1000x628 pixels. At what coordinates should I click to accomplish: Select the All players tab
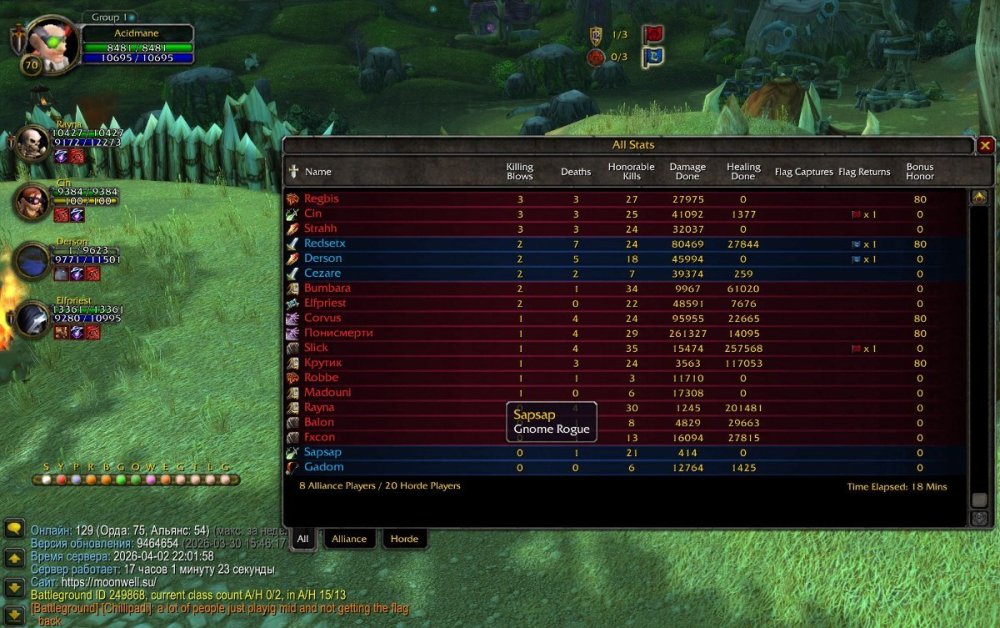(x=302, y=539)
